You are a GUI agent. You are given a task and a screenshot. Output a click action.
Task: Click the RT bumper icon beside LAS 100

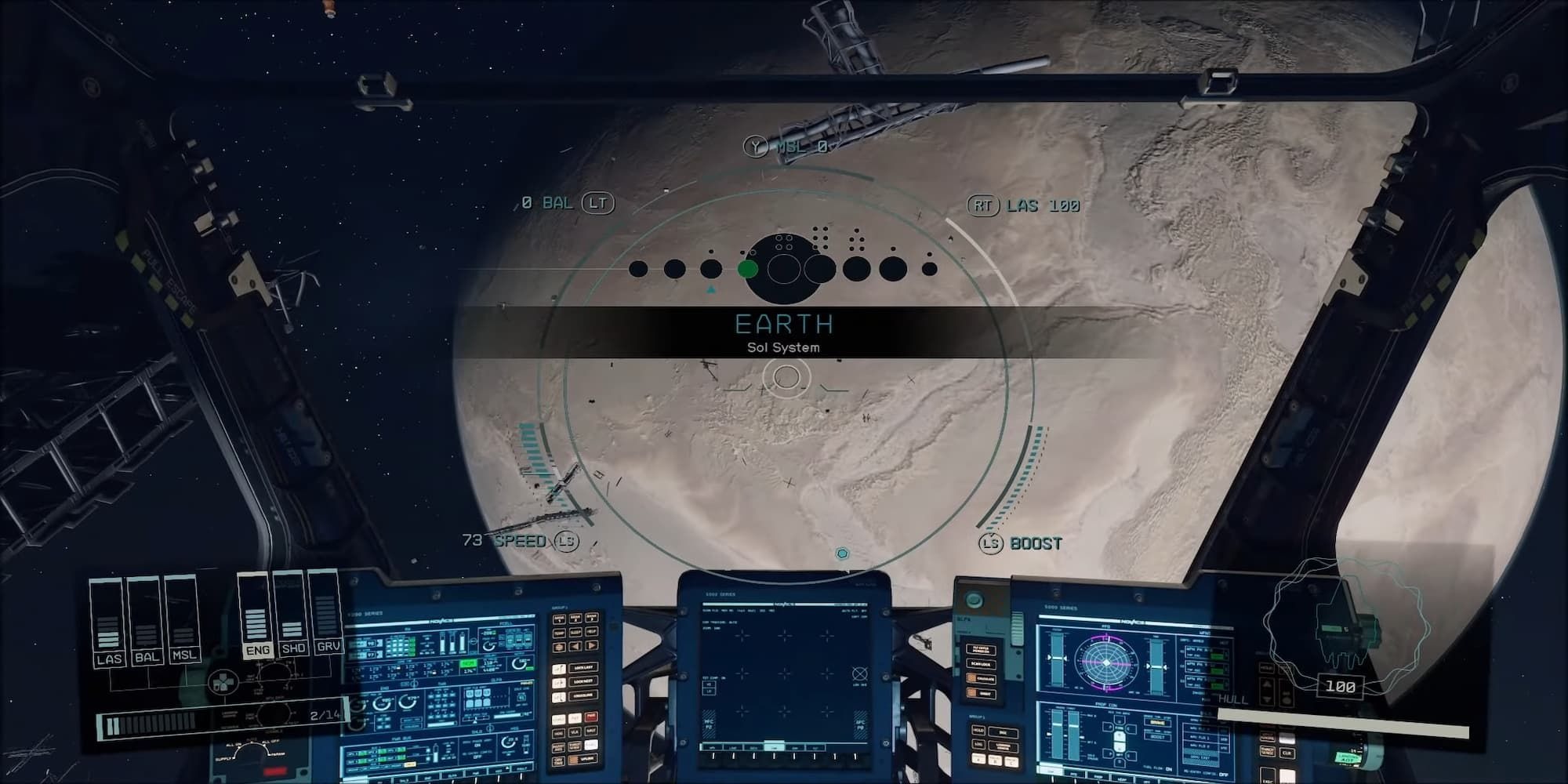tap(982, 206)
